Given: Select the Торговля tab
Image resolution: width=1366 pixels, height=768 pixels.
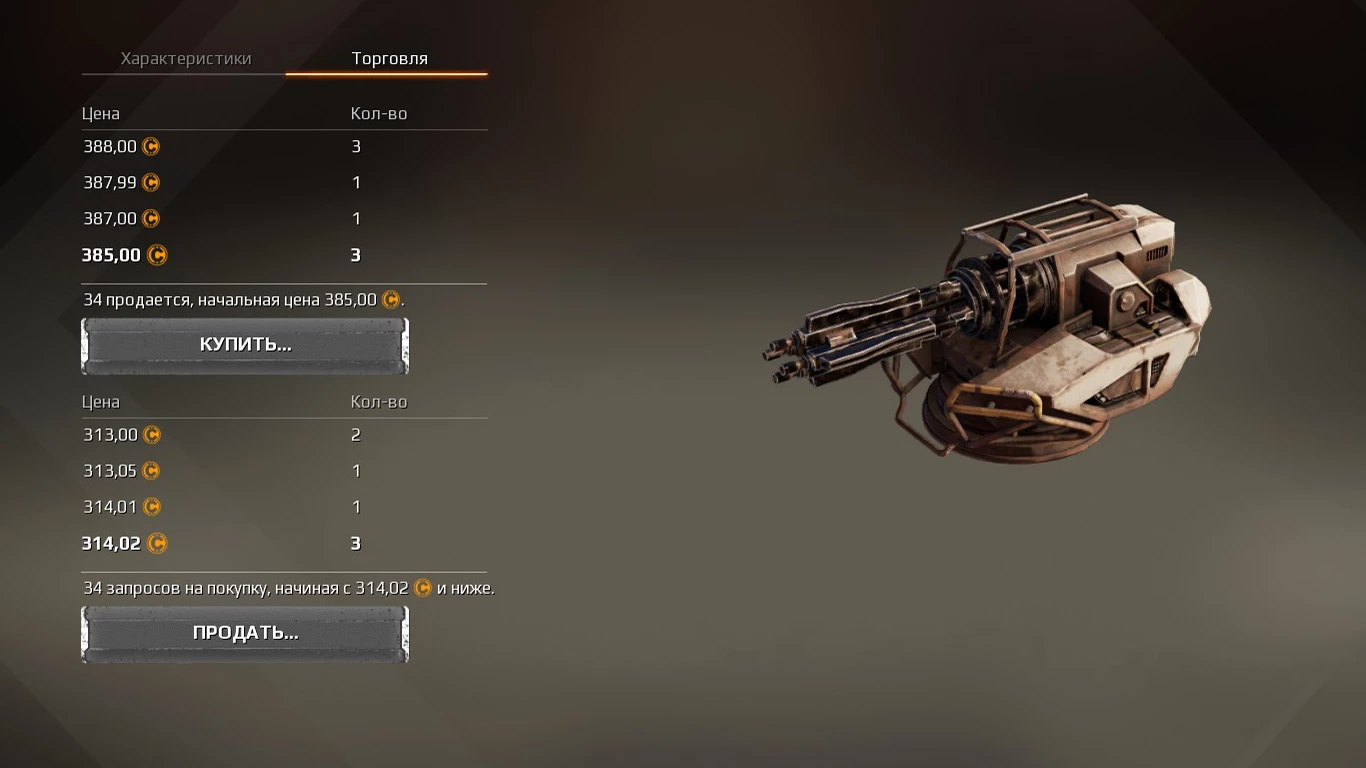Looking at the screenshot, I should click(x=389, y=59).
